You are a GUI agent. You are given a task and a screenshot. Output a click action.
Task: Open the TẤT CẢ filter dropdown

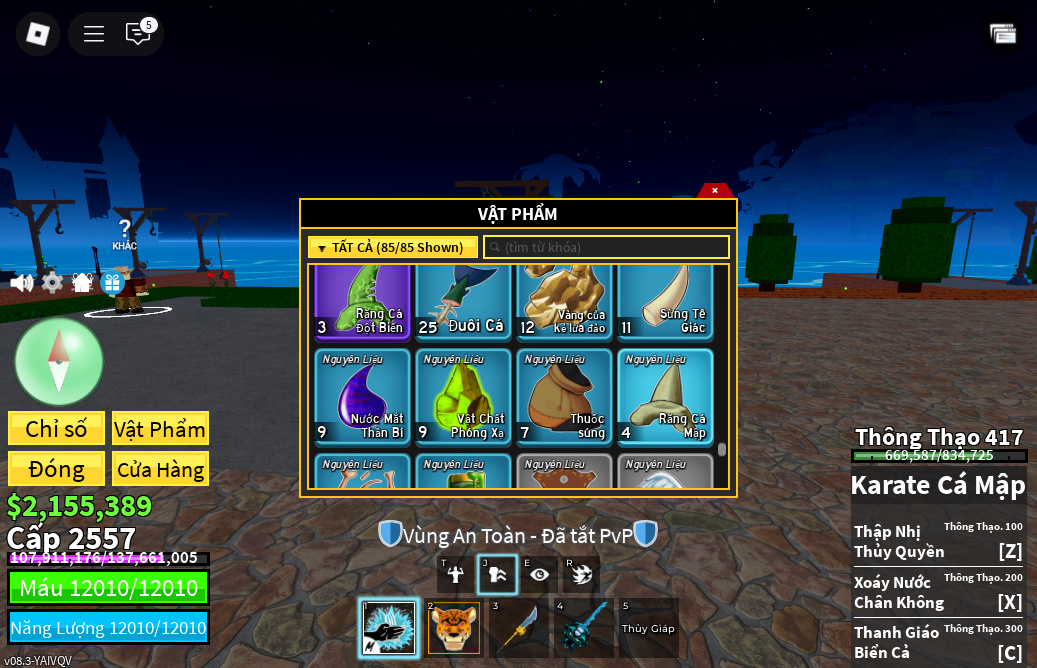393,247
